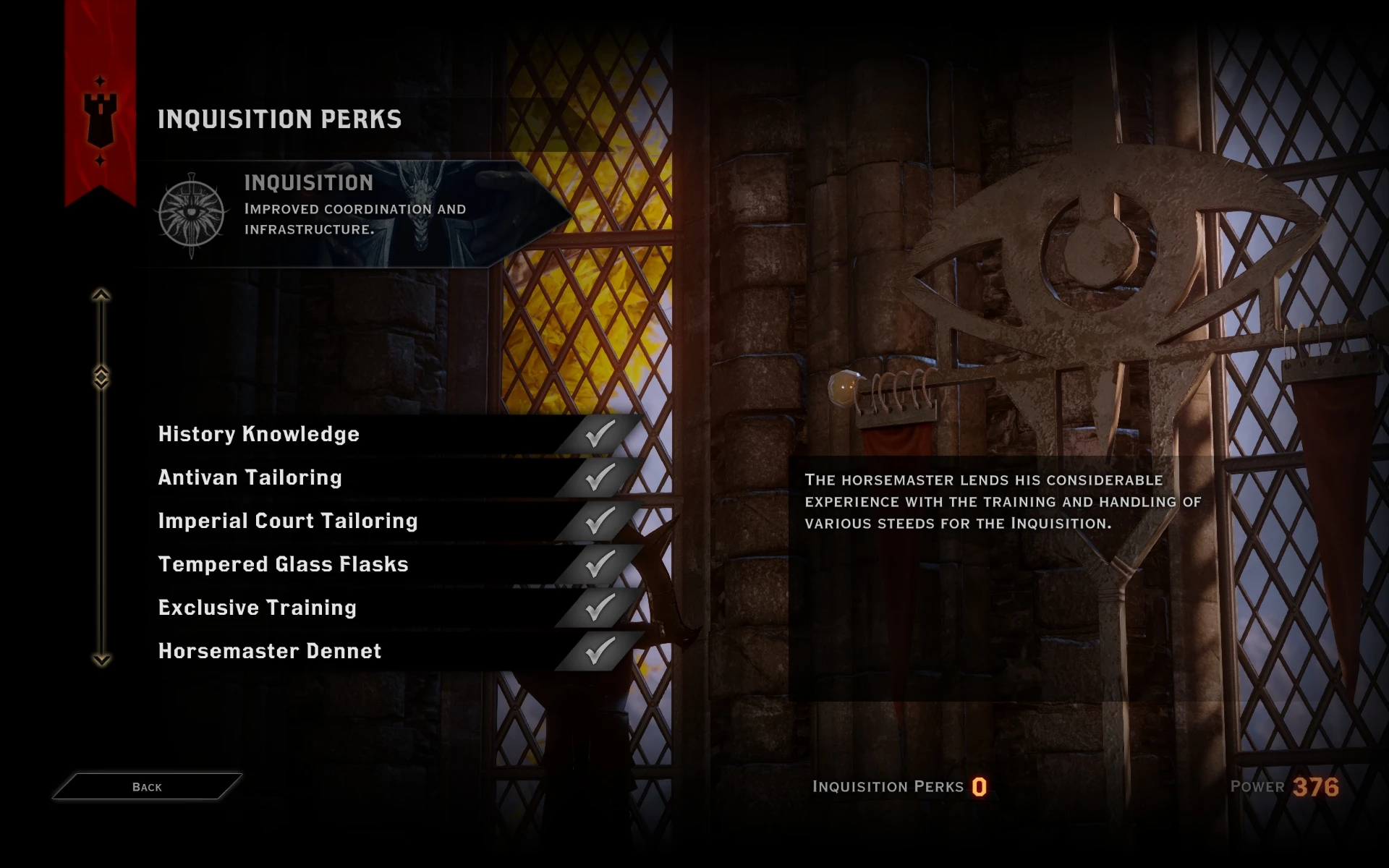Click the orange Inquisition Perks count

click(978, 787)
